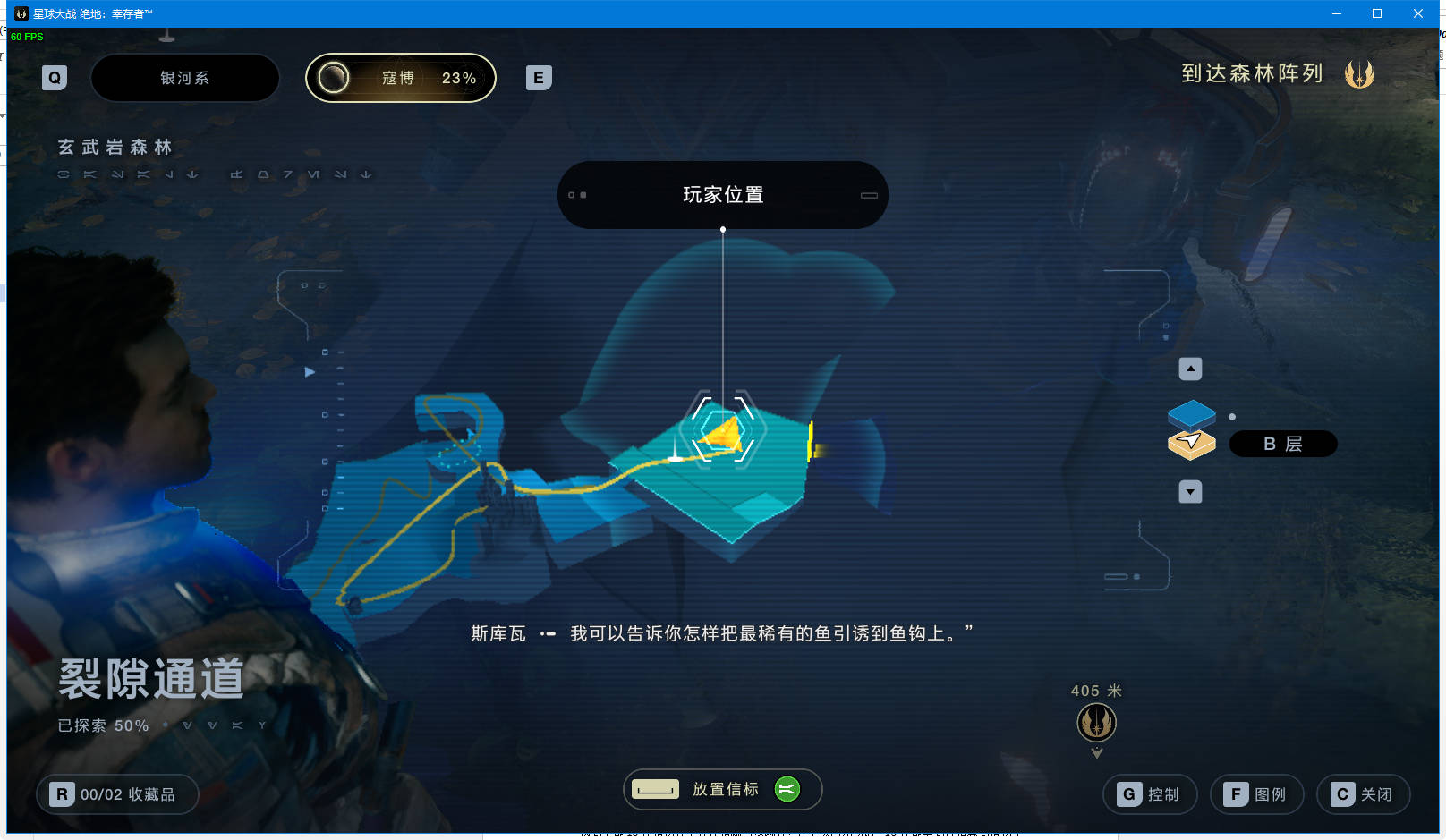The width and height of the screenshot is (1446, 840).
Task: Switch to the 银河系 galaxy tab
Action: pos(185,78)
